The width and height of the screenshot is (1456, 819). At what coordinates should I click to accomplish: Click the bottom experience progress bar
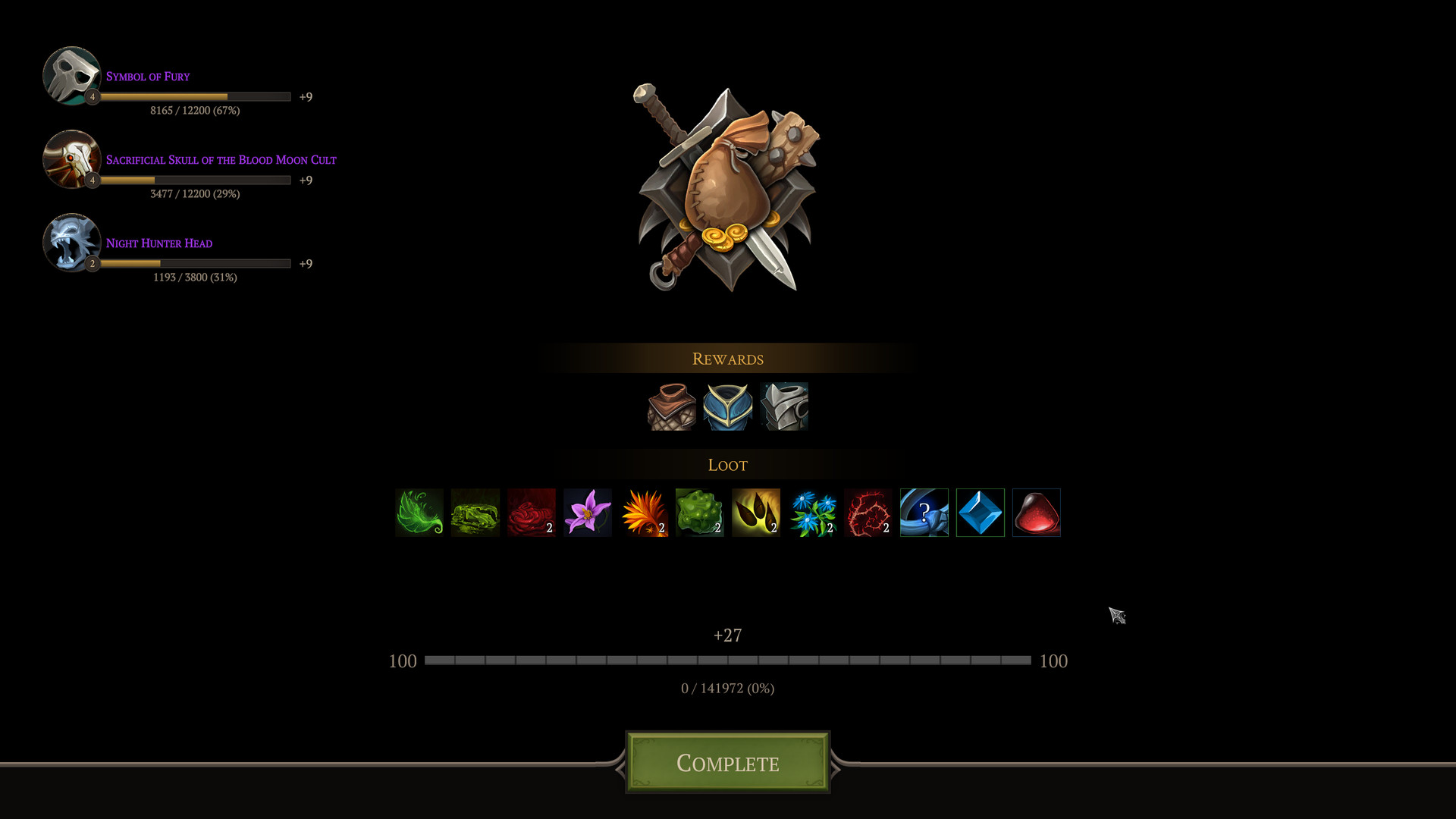[x=728, y=660]
